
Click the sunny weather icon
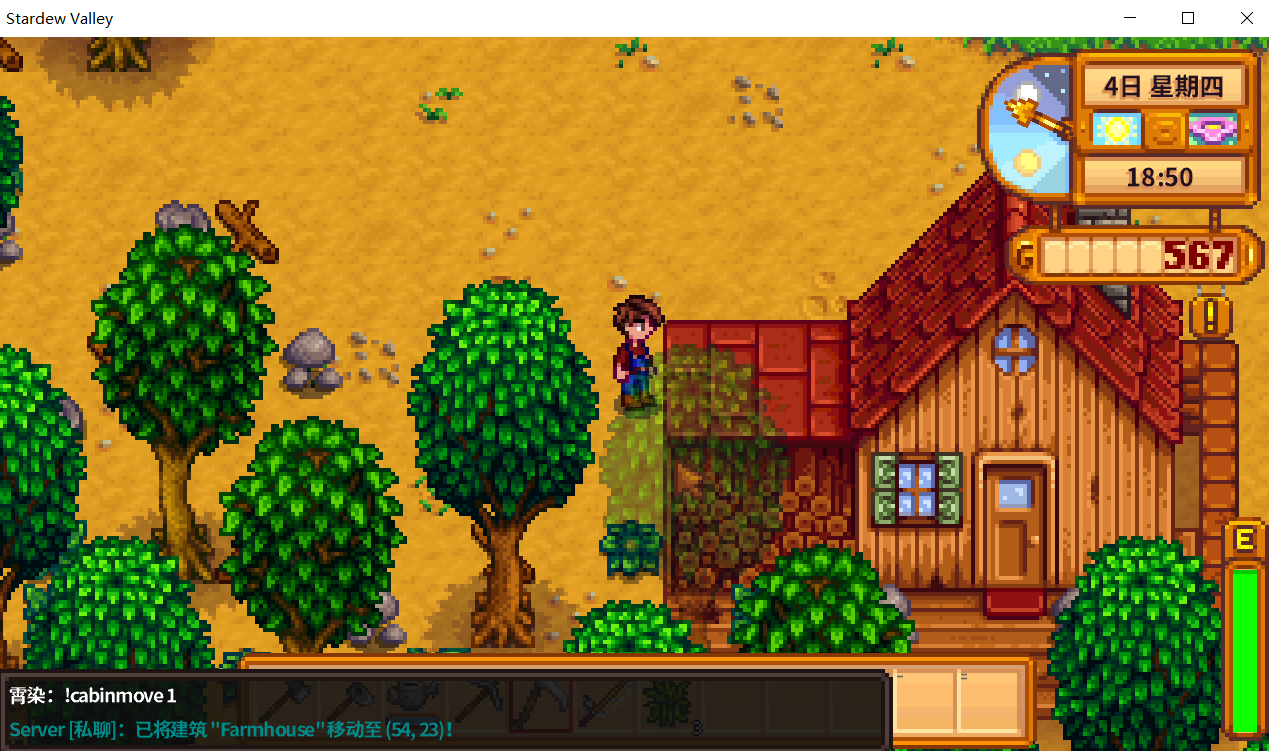[1114, 130]
